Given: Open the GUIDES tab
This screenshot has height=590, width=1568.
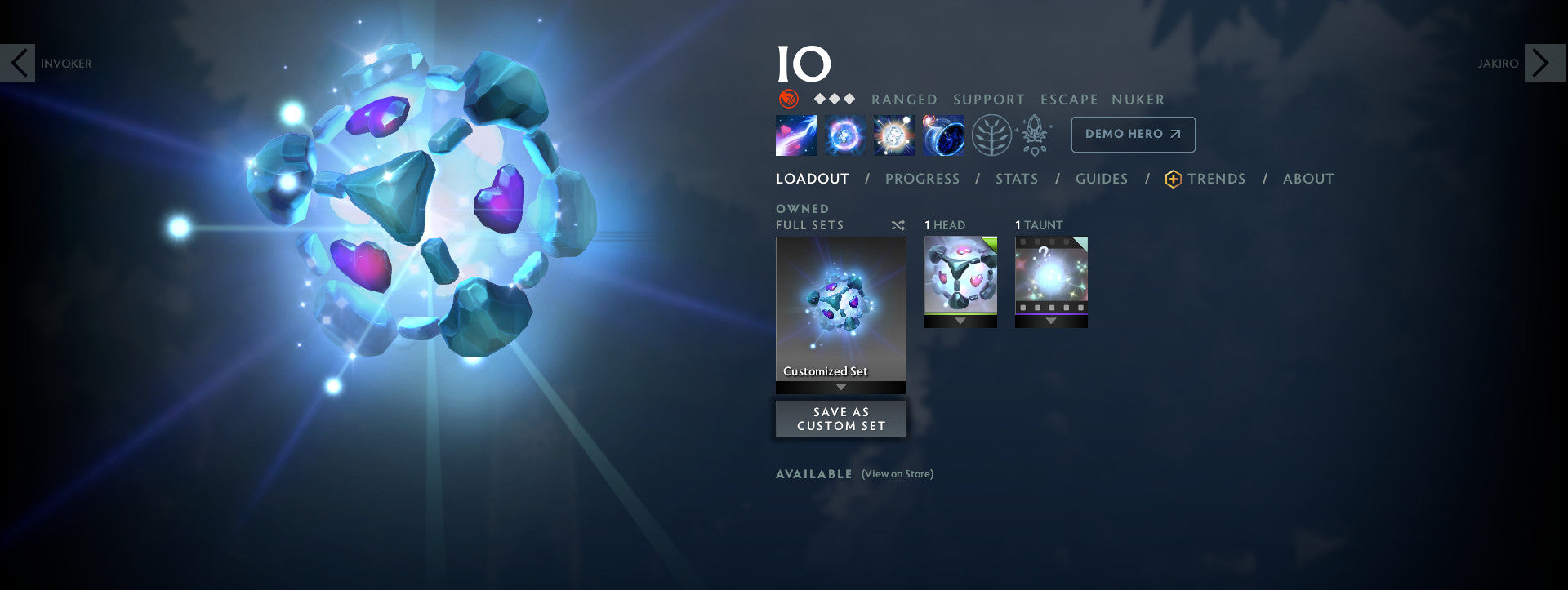Looking at the screenshot, I should coord(1101,179).
